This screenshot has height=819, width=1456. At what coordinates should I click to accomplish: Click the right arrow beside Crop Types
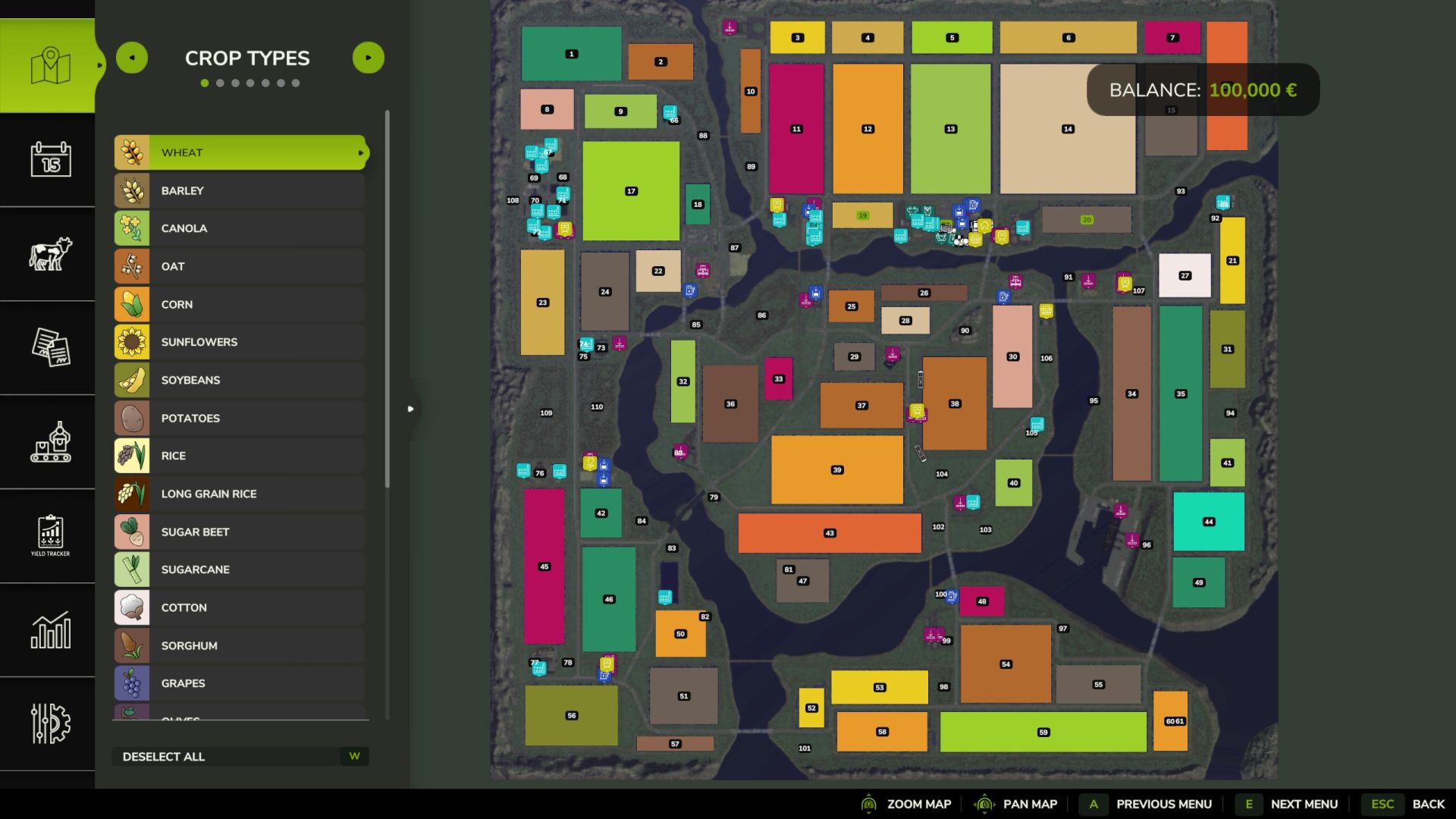click(369, 57)
